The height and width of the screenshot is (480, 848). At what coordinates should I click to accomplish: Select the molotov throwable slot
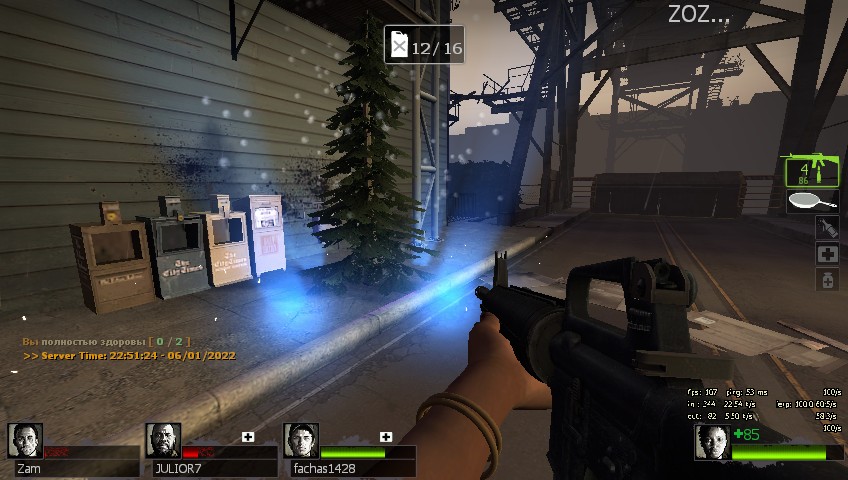click(827, 227)
